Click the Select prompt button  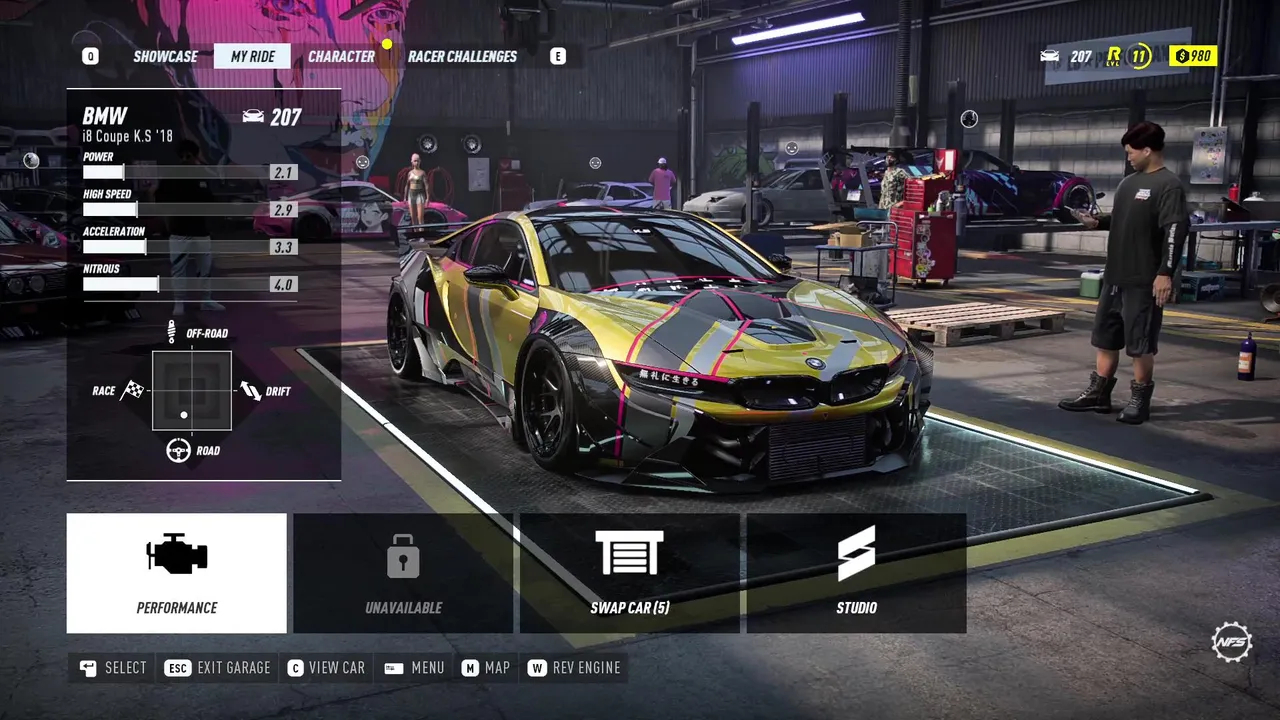(113, 668)
